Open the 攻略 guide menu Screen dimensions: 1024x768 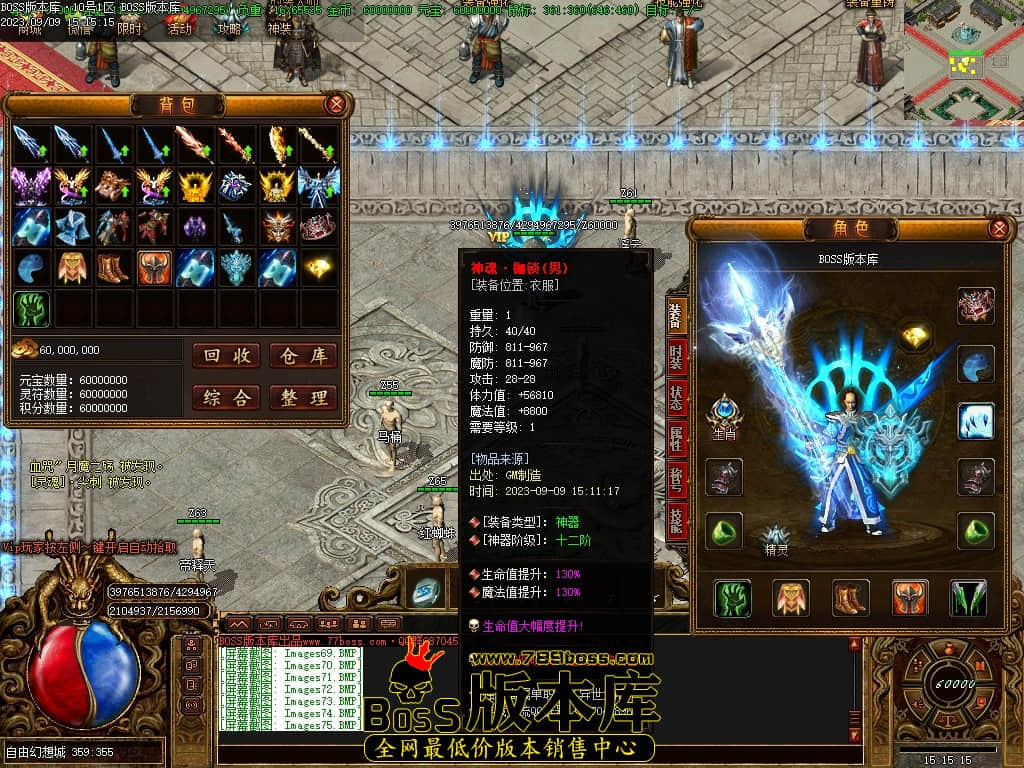(x=229, y=29)
